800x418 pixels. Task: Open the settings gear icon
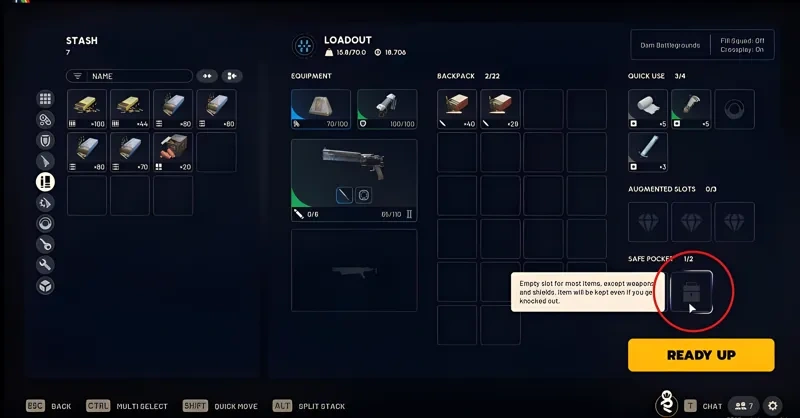[772, 406]
